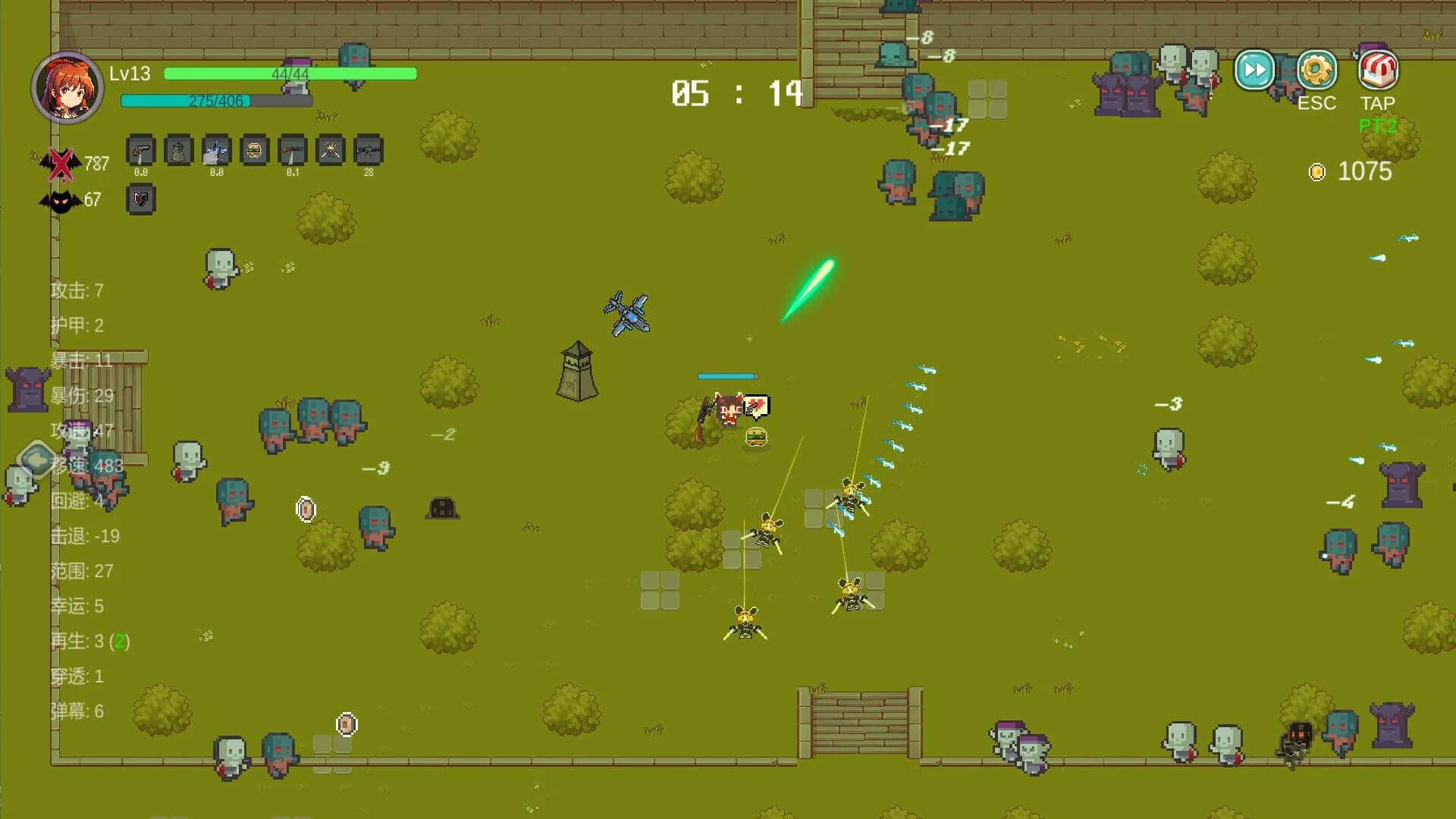View the PT:2 status label
Image resolution: width=1456 pixels, height=819 pixels.
[1379, 125]
